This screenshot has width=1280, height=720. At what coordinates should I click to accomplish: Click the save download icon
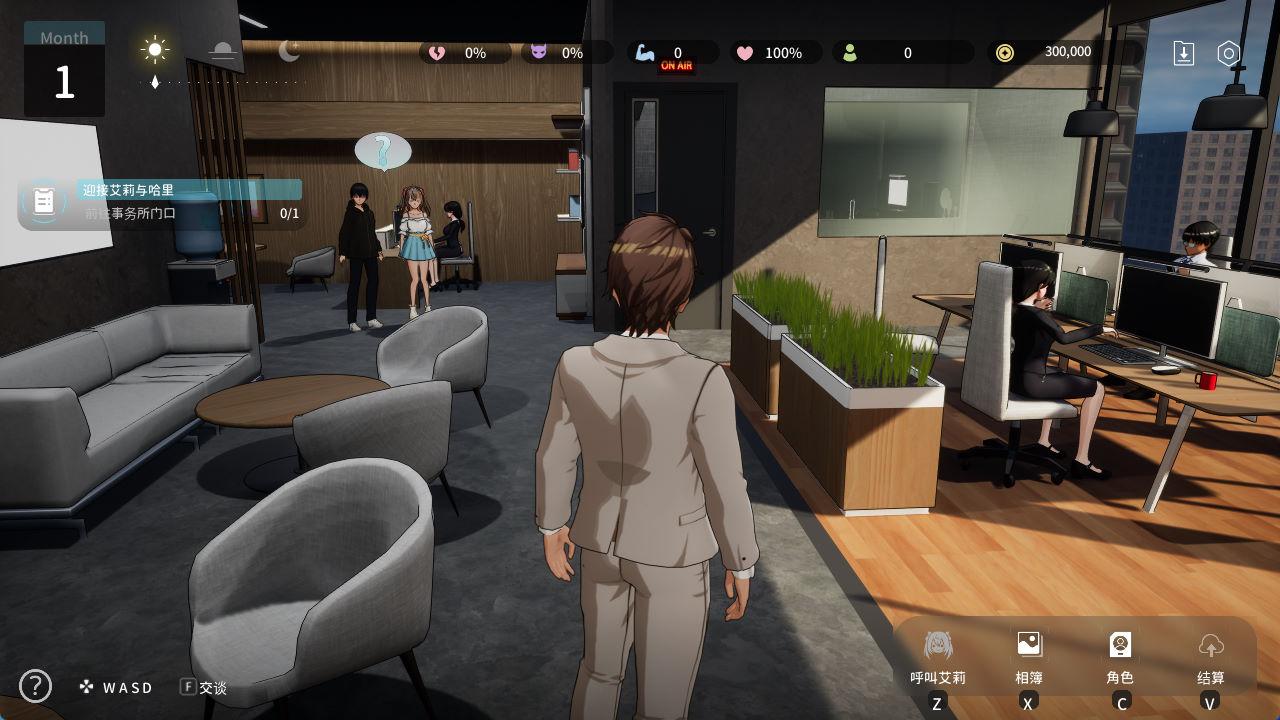point(1184,53)
